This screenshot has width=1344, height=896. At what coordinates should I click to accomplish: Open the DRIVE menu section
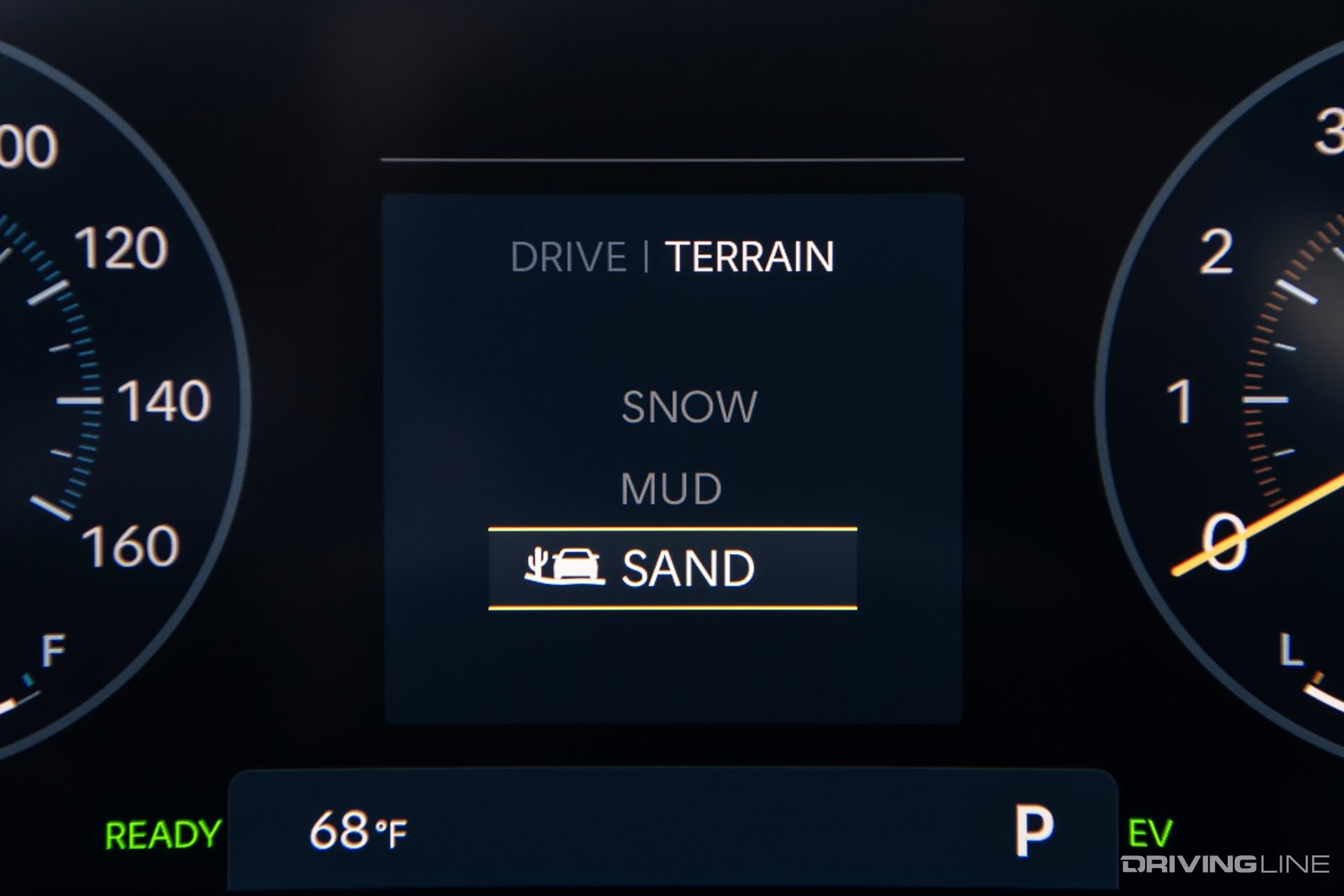568,257
